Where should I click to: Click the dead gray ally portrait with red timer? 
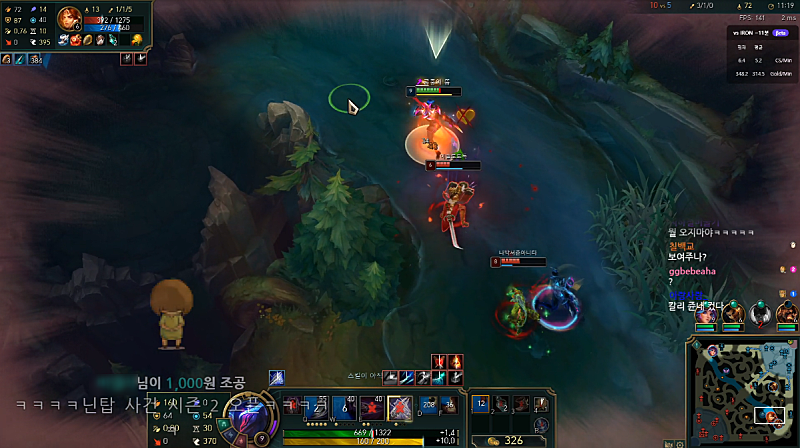[761, 313]
